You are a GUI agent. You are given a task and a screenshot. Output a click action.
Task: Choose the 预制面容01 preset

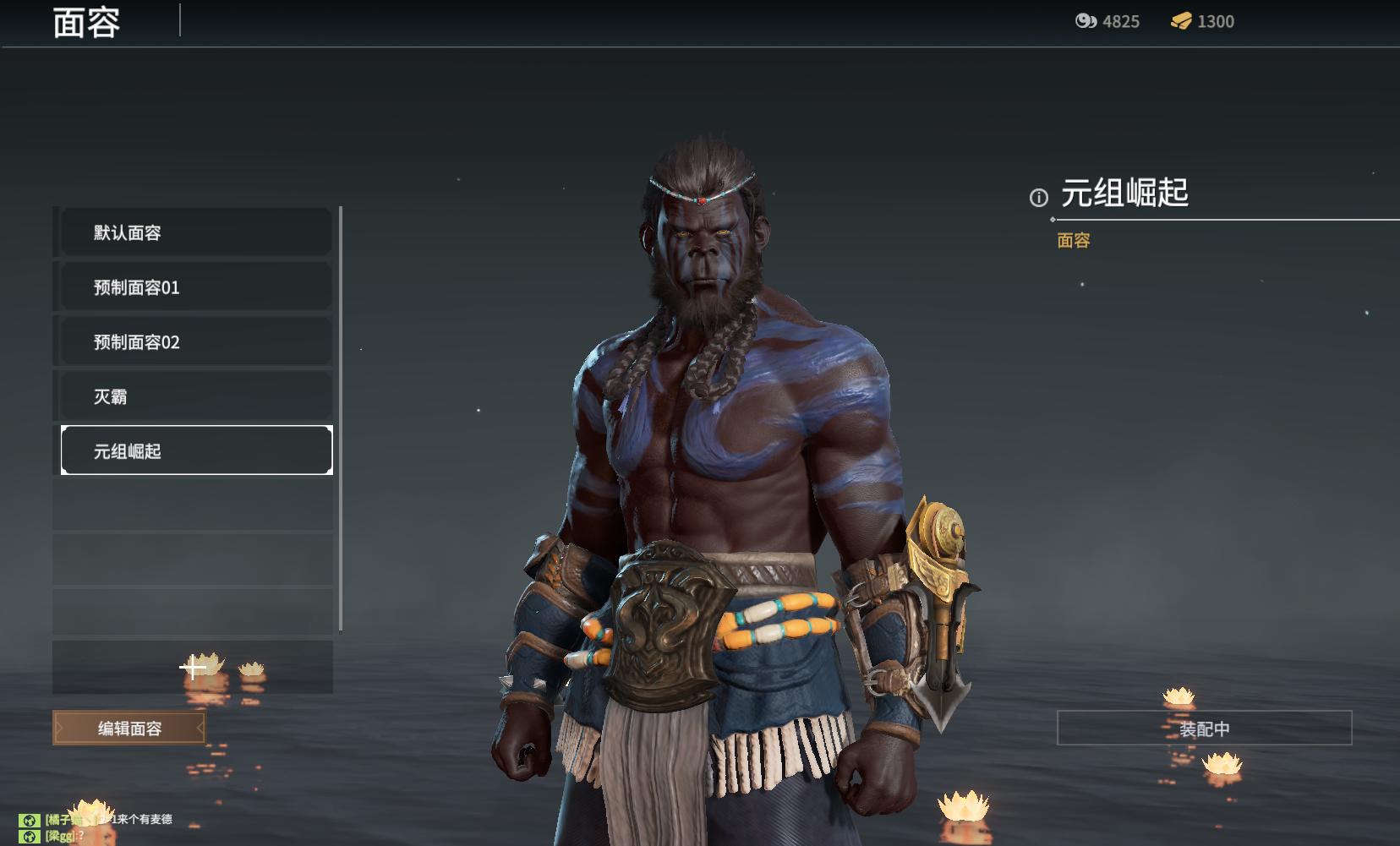pos(196,287)
